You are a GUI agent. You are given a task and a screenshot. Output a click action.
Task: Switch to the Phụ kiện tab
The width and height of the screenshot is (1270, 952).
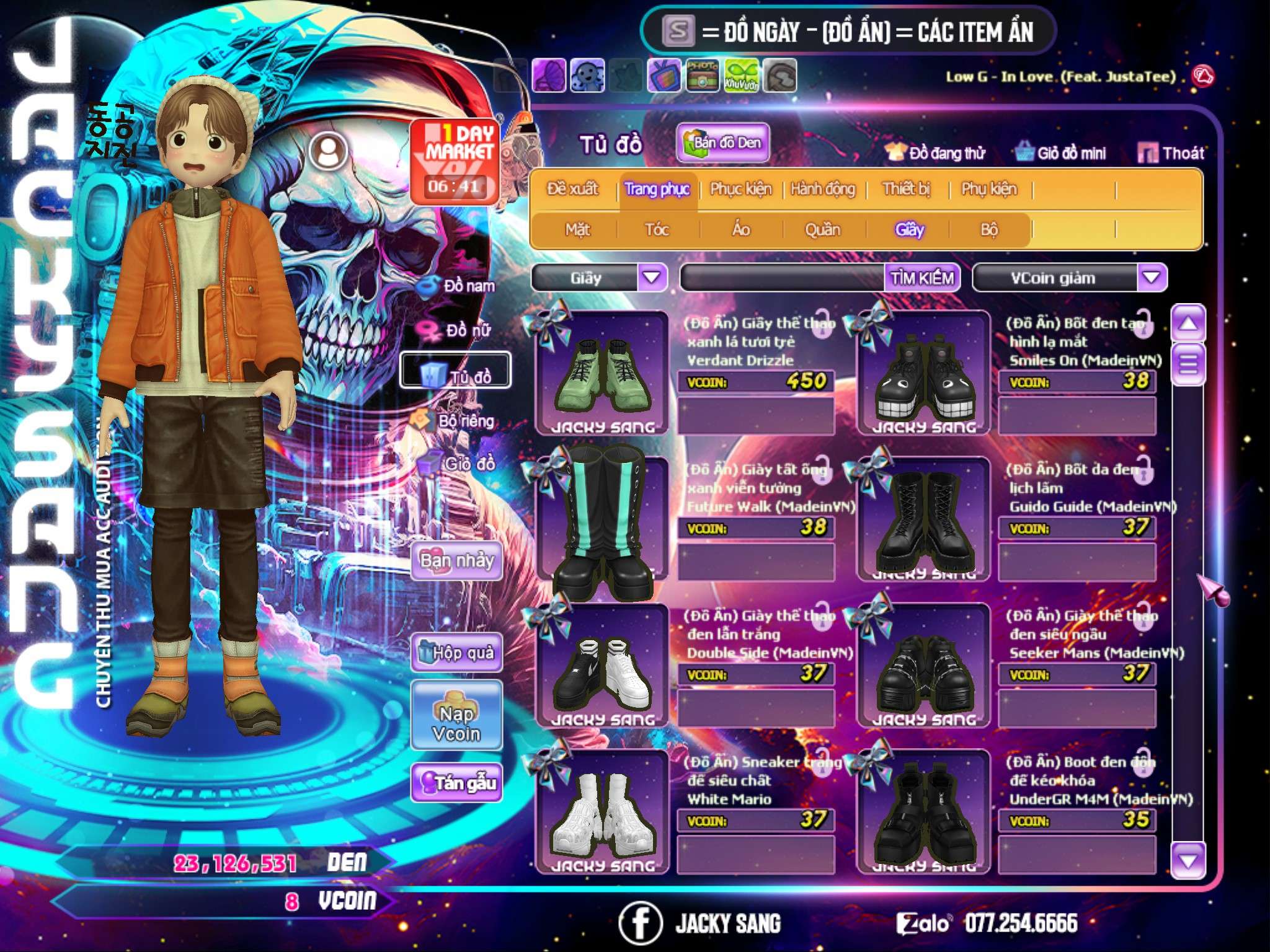(x=988, y=189)
